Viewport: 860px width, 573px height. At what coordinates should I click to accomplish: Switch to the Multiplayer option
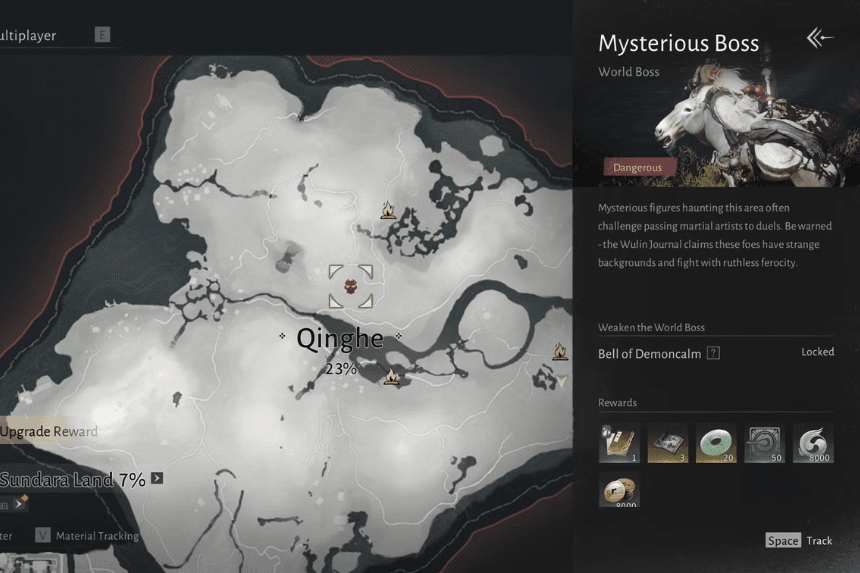30,36
